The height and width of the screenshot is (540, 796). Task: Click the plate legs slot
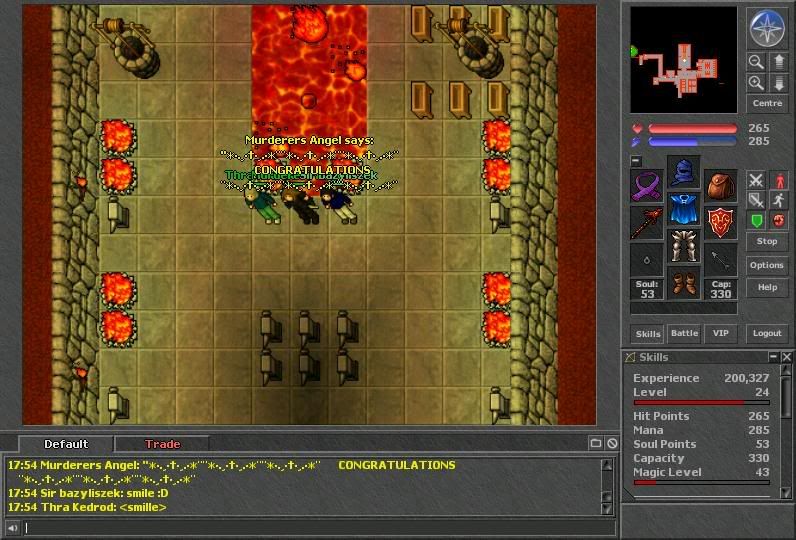click(x=683, y=247)
